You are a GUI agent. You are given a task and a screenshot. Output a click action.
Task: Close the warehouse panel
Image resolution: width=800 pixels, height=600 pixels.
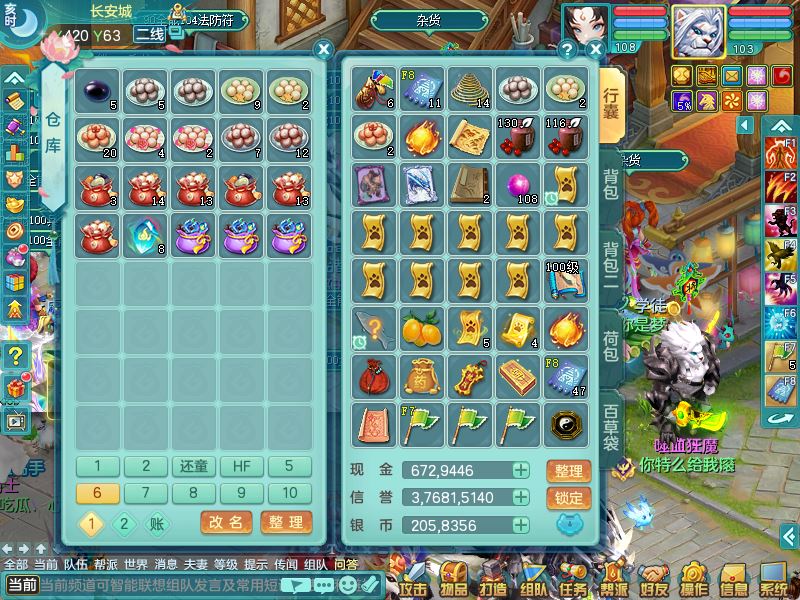(x=323, y=48)
